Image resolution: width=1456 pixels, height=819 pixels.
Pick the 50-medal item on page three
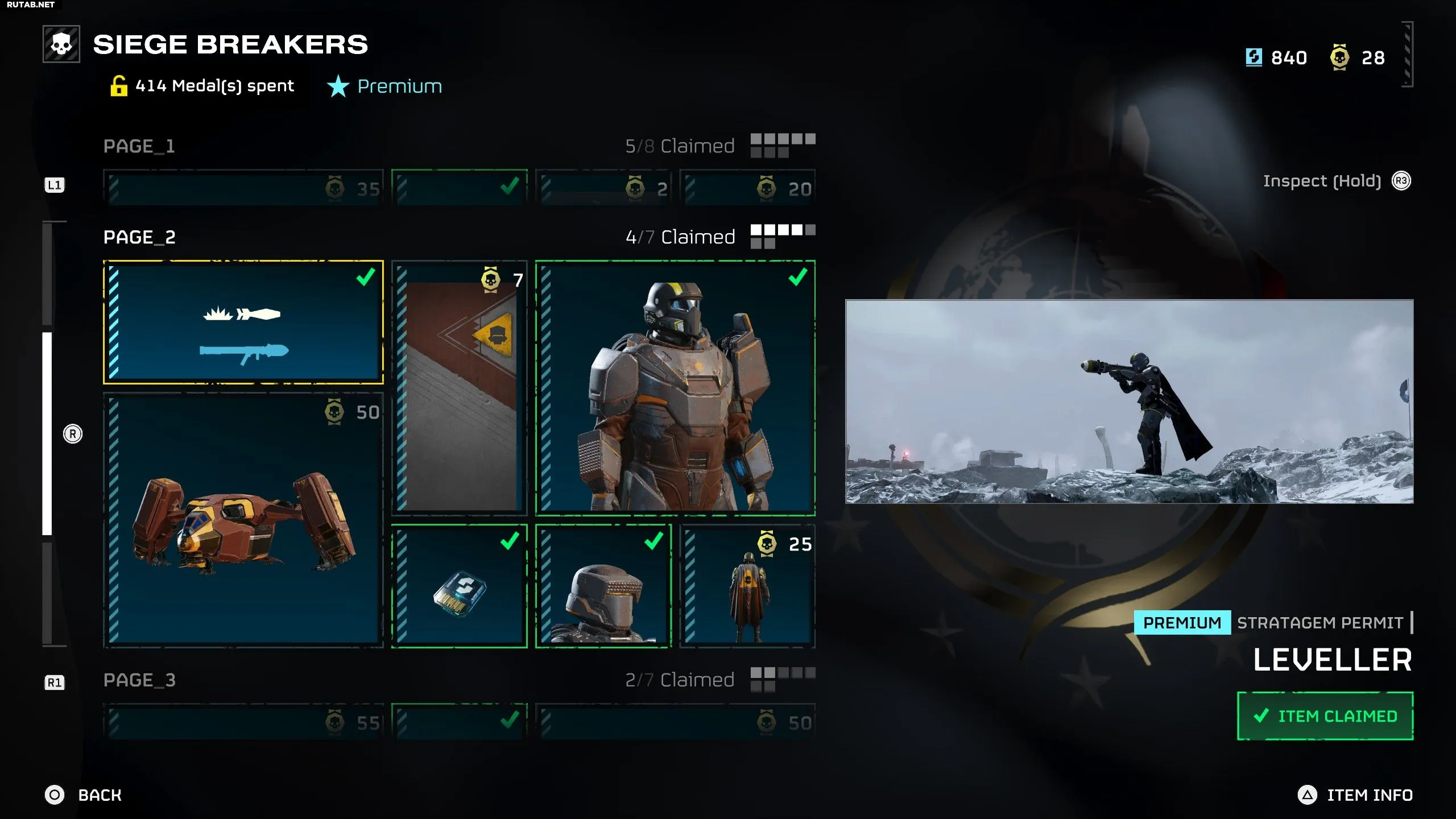(x=675, y=722)
